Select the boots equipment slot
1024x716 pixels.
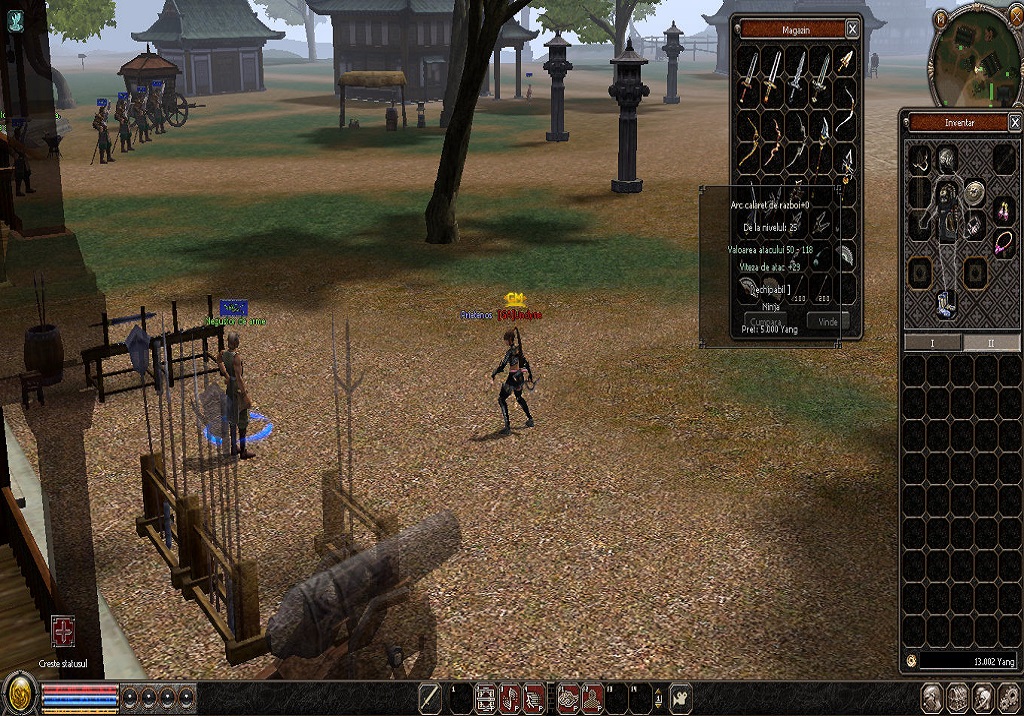click(945, 303)
